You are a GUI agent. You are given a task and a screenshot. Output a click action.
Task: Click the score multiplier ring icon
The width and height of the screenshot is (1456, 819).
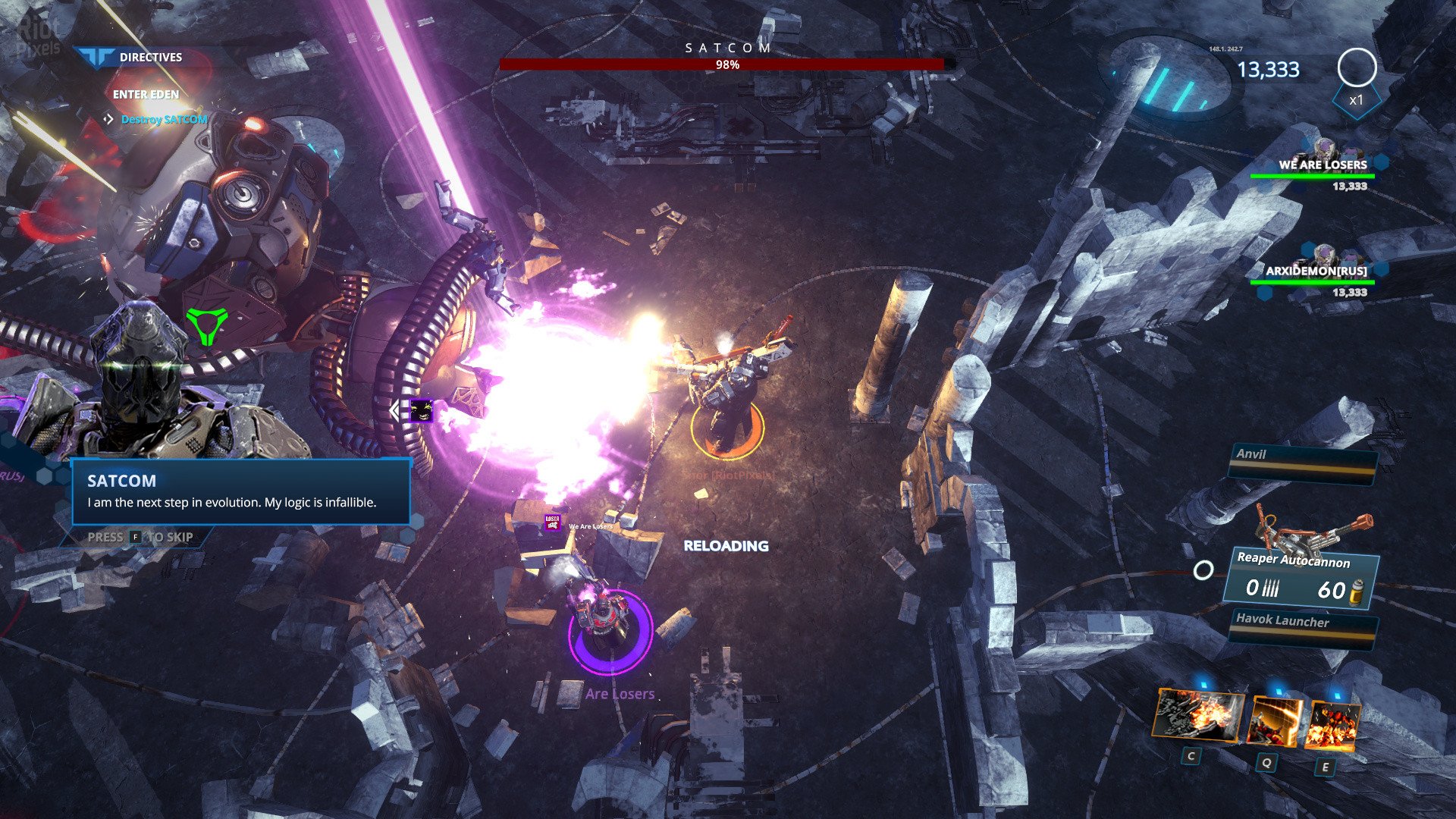[1357, 68]
